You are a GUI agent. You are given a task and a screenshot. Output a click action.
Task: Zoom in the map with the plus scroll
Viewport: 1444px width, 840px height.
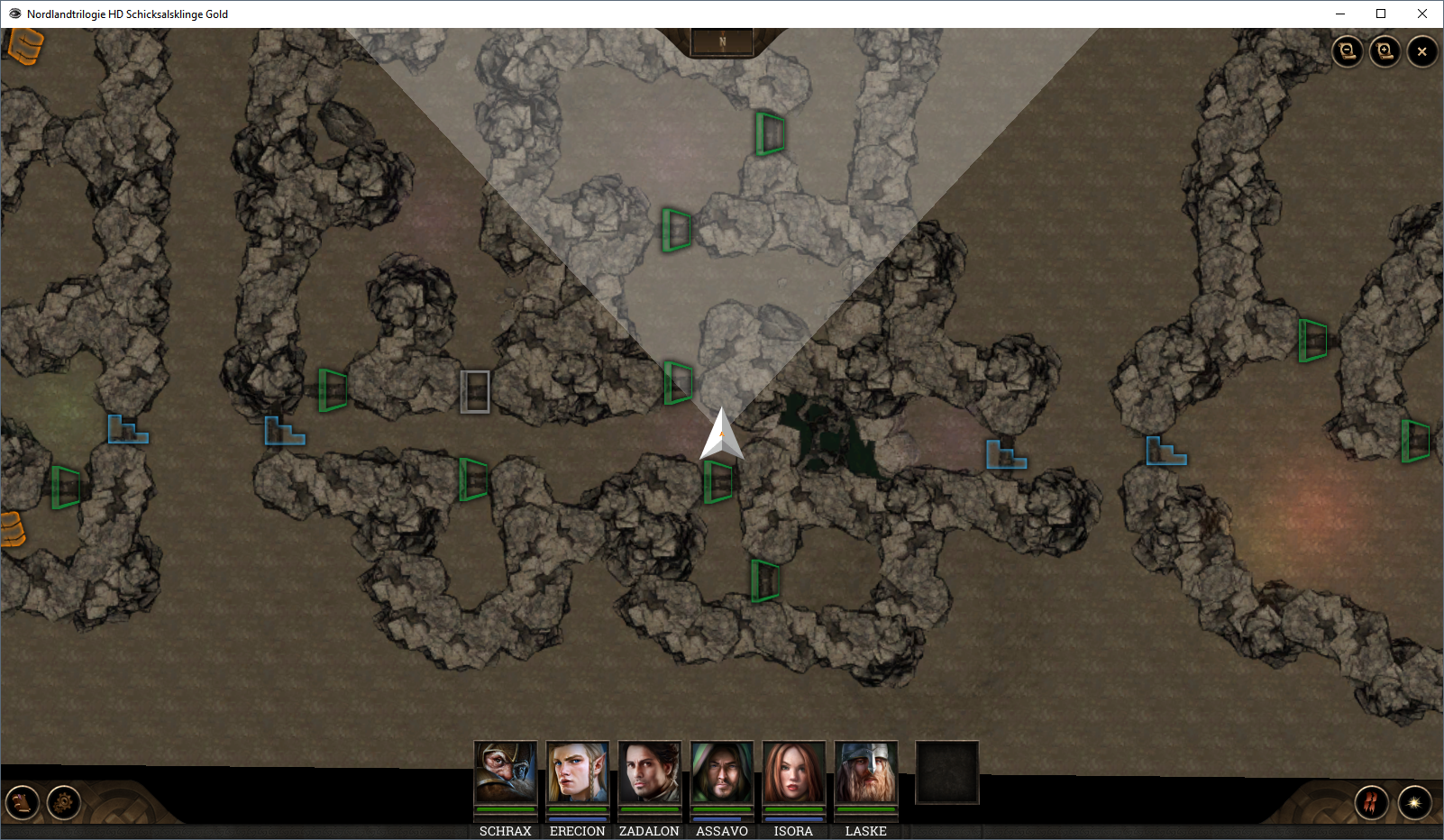pos(1385,51)
